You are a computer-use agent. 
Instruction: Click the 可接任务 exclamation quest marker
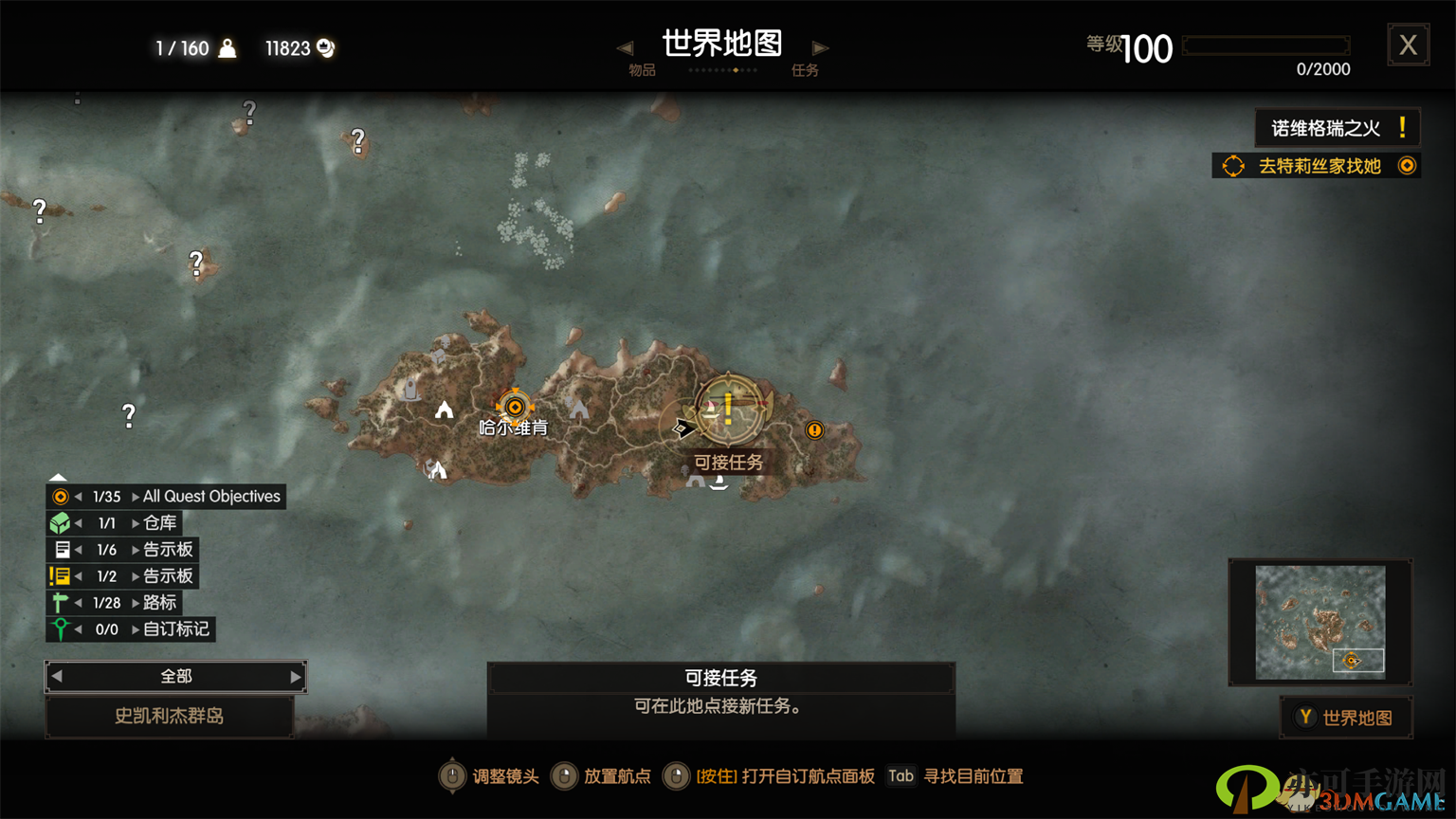[x=726, y=406]
